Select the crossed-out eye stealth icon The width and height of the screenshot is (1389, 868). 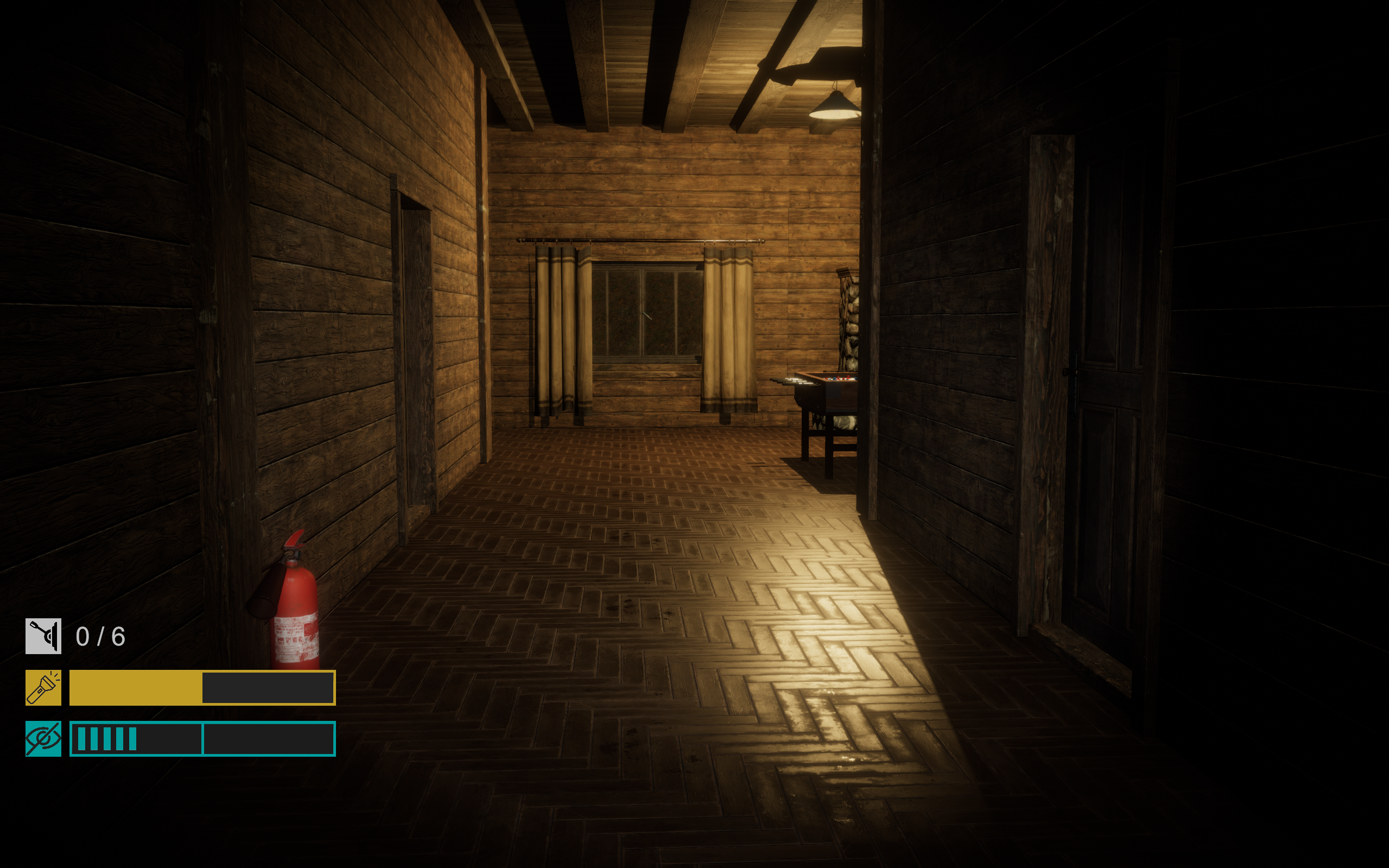click(43, 738)
